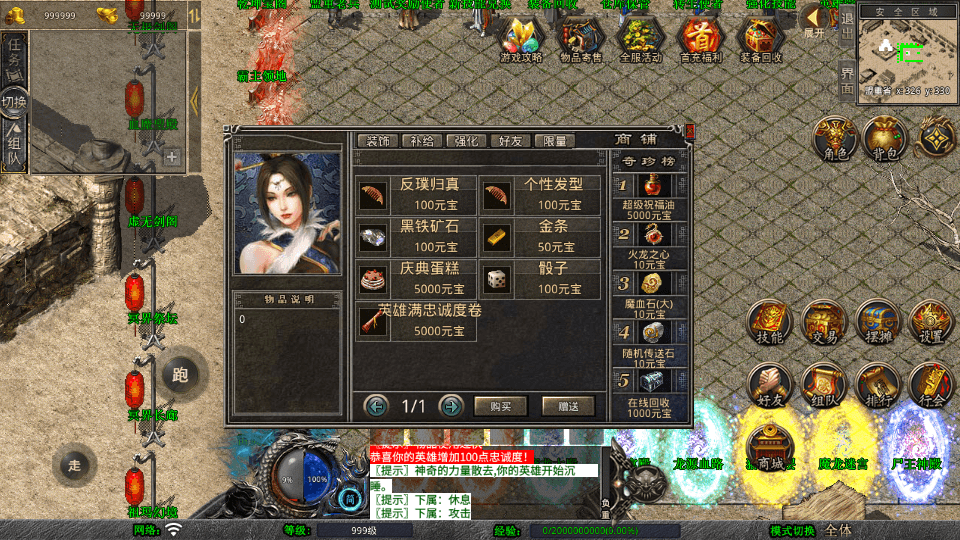Choose the 金条 gold bar item
This screenshot has width=960, height=540.
541,236
